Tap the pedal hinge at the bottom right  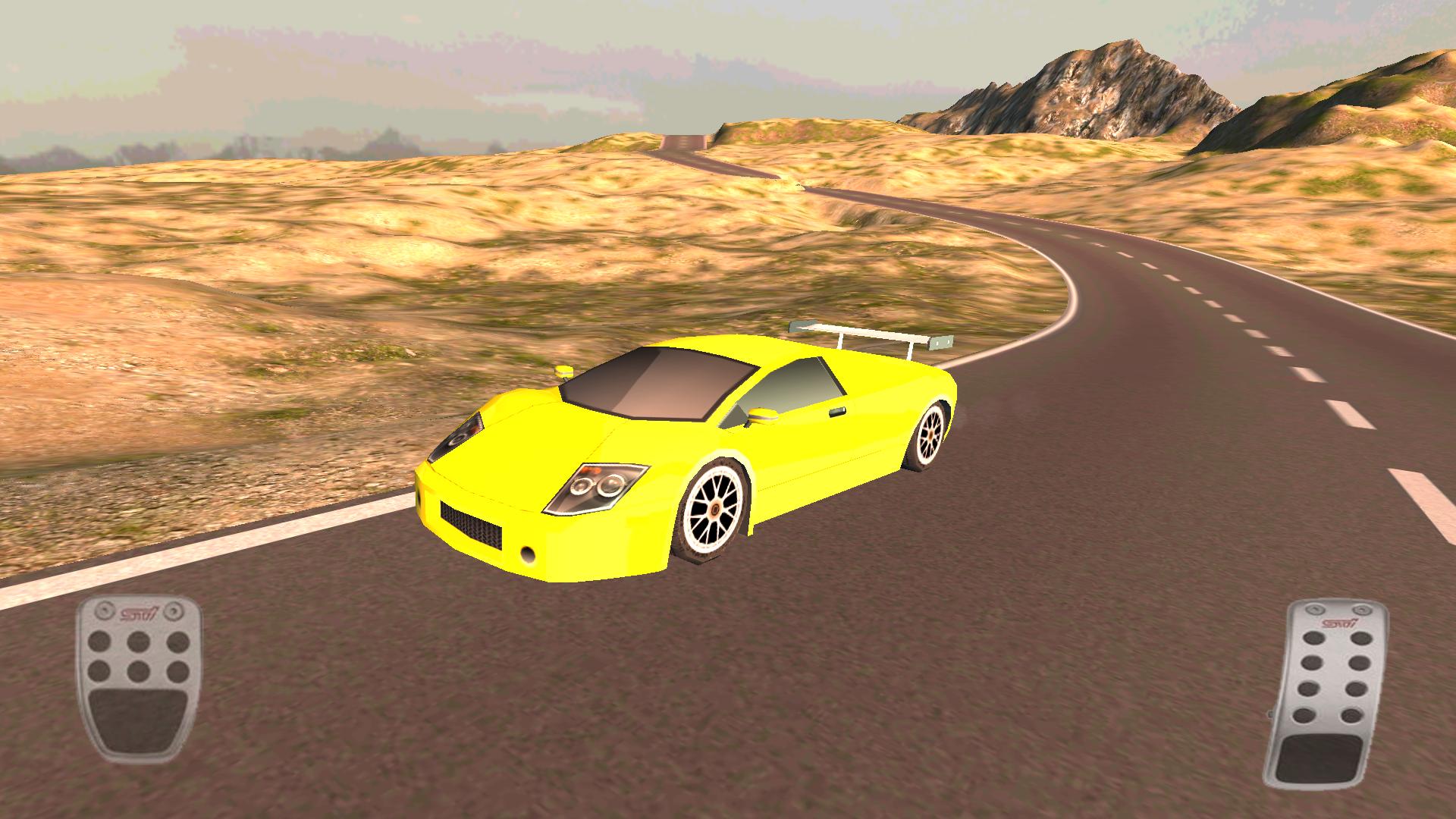(1271, 714)
